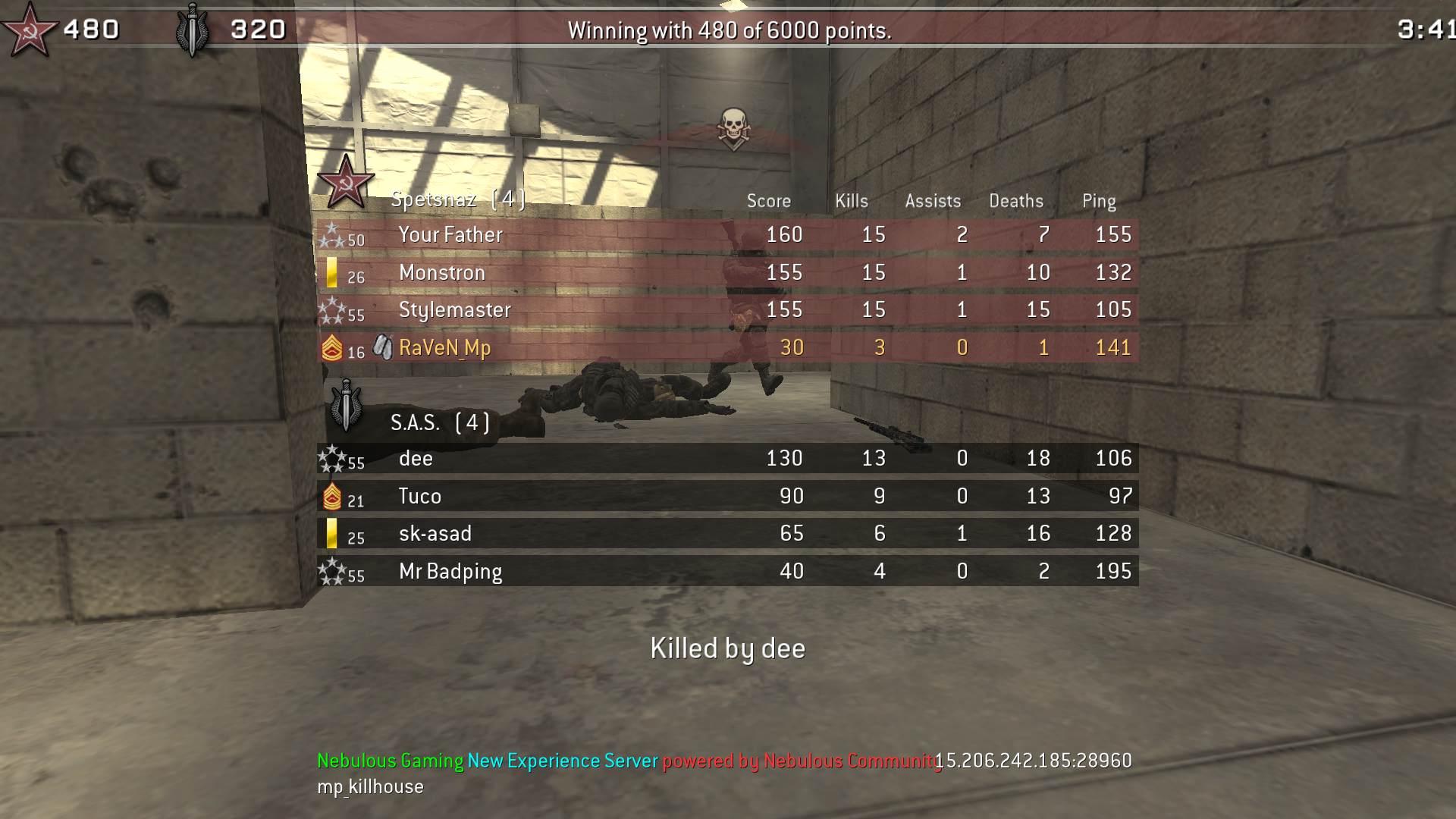This screenshot has height=819, width=1456.
Task: Select the Kills column label
Action: [851, 201]
